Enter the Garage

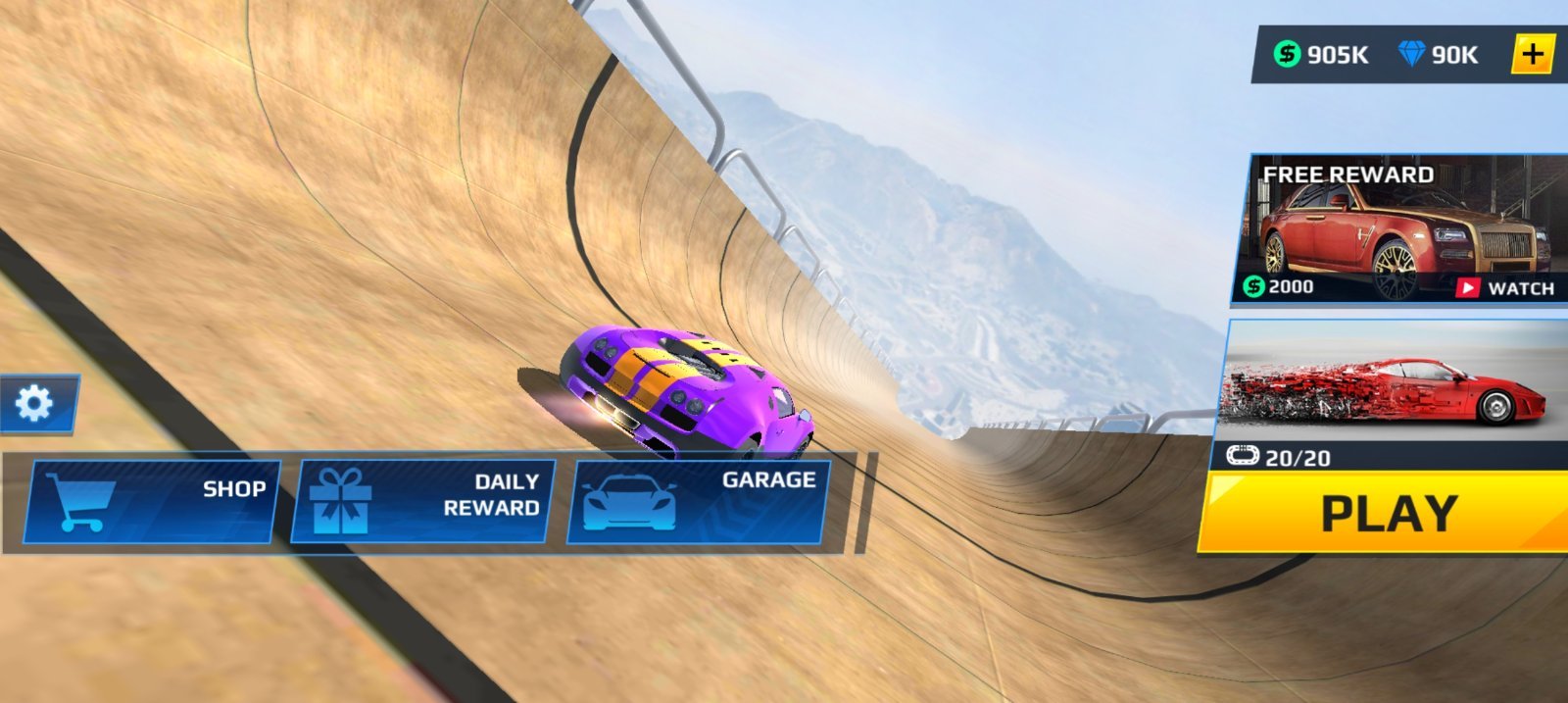(698, 501)
